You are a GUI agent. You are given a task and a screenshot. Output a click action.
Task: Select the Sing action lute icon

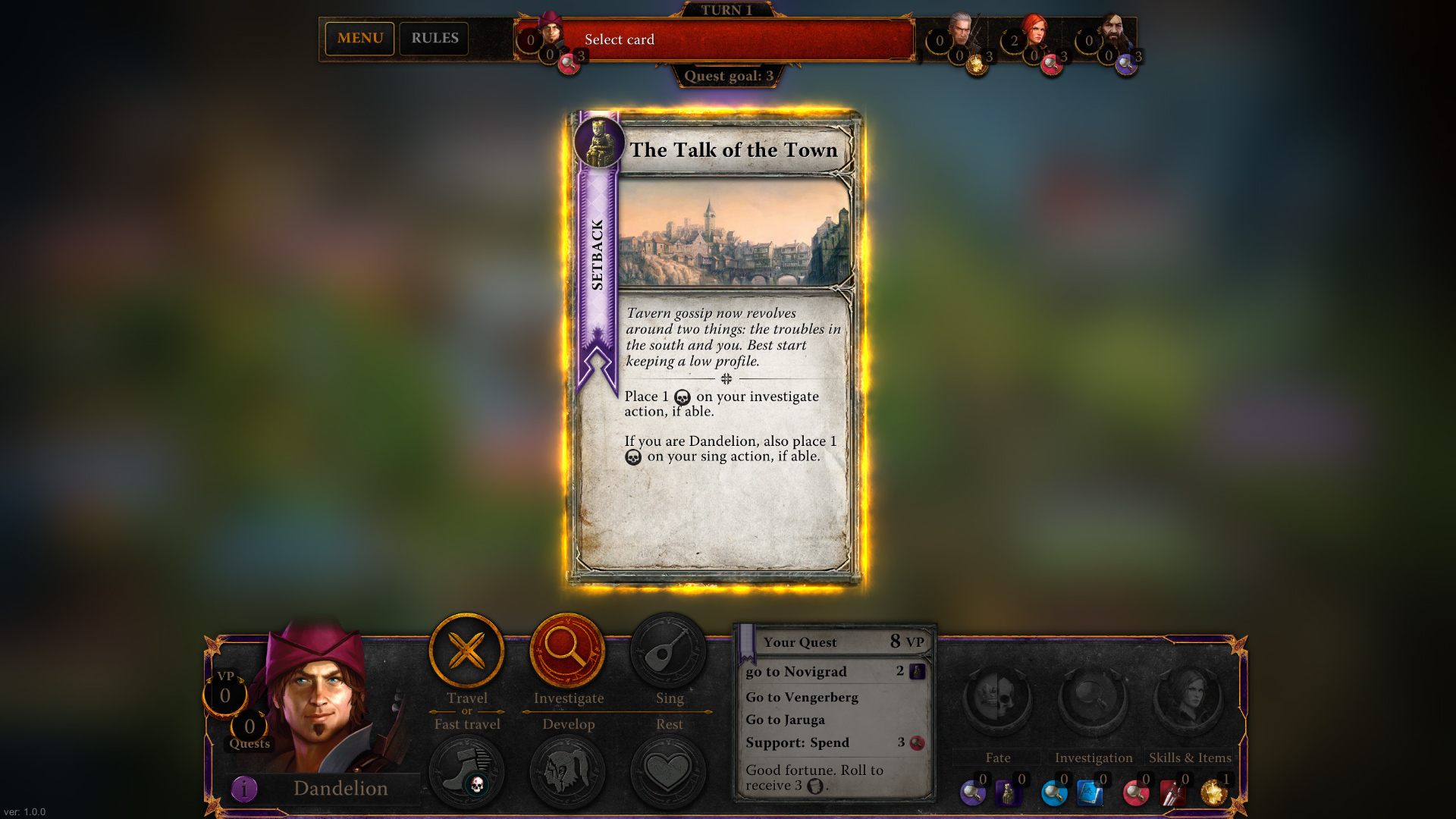click(669, 651)
